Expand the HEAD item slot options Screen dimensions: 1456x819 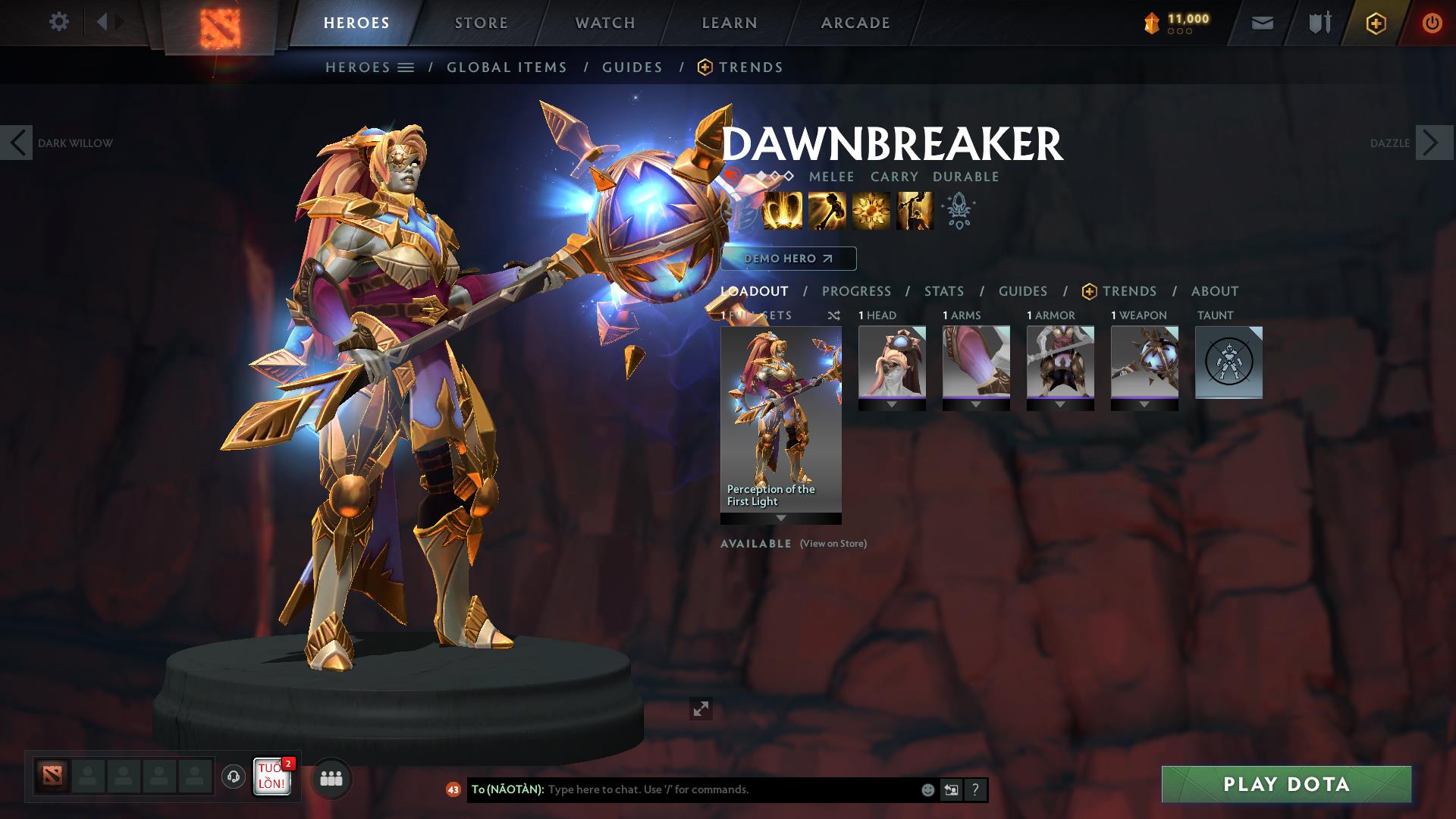coord(892,404)
